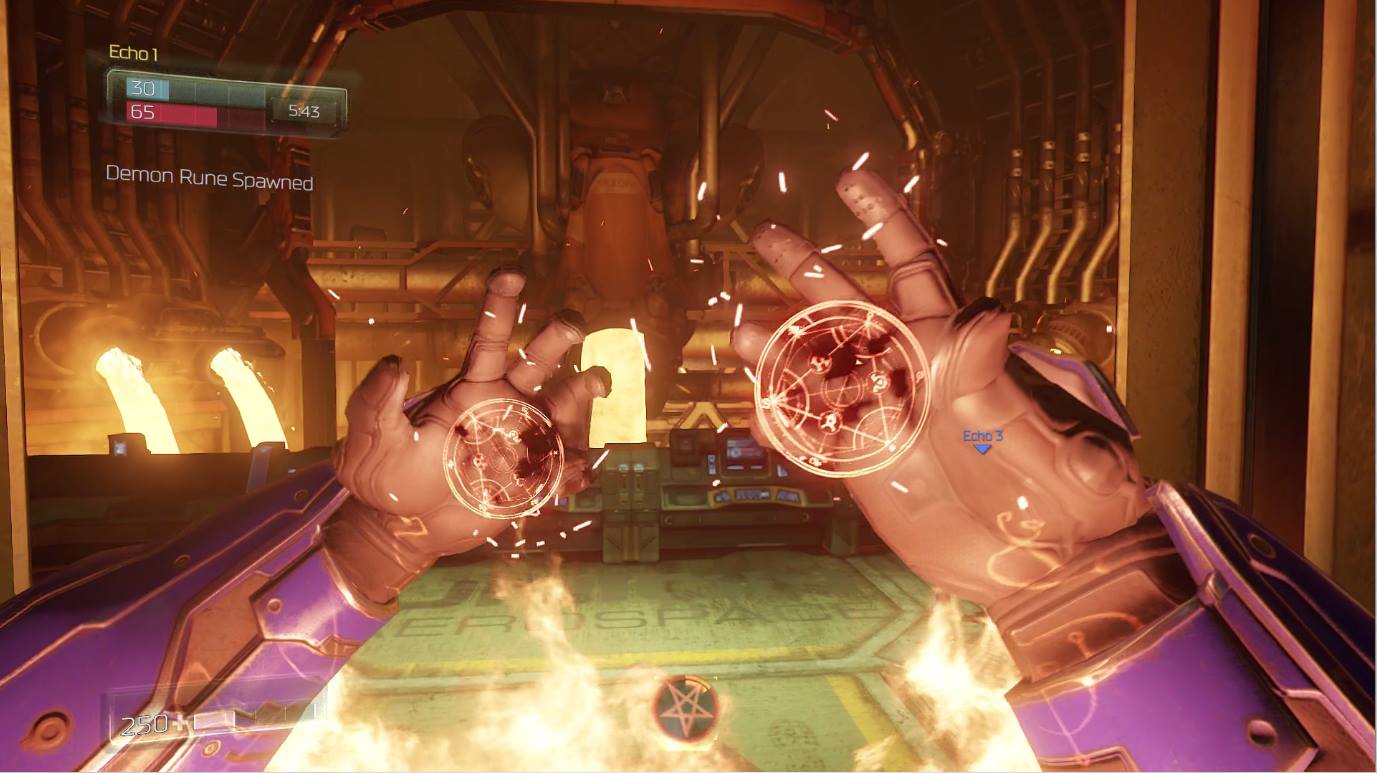Viewport: 1377px width, 773px height.
Task: Click the pentagram Demon Rune marker
Action: 685,707
